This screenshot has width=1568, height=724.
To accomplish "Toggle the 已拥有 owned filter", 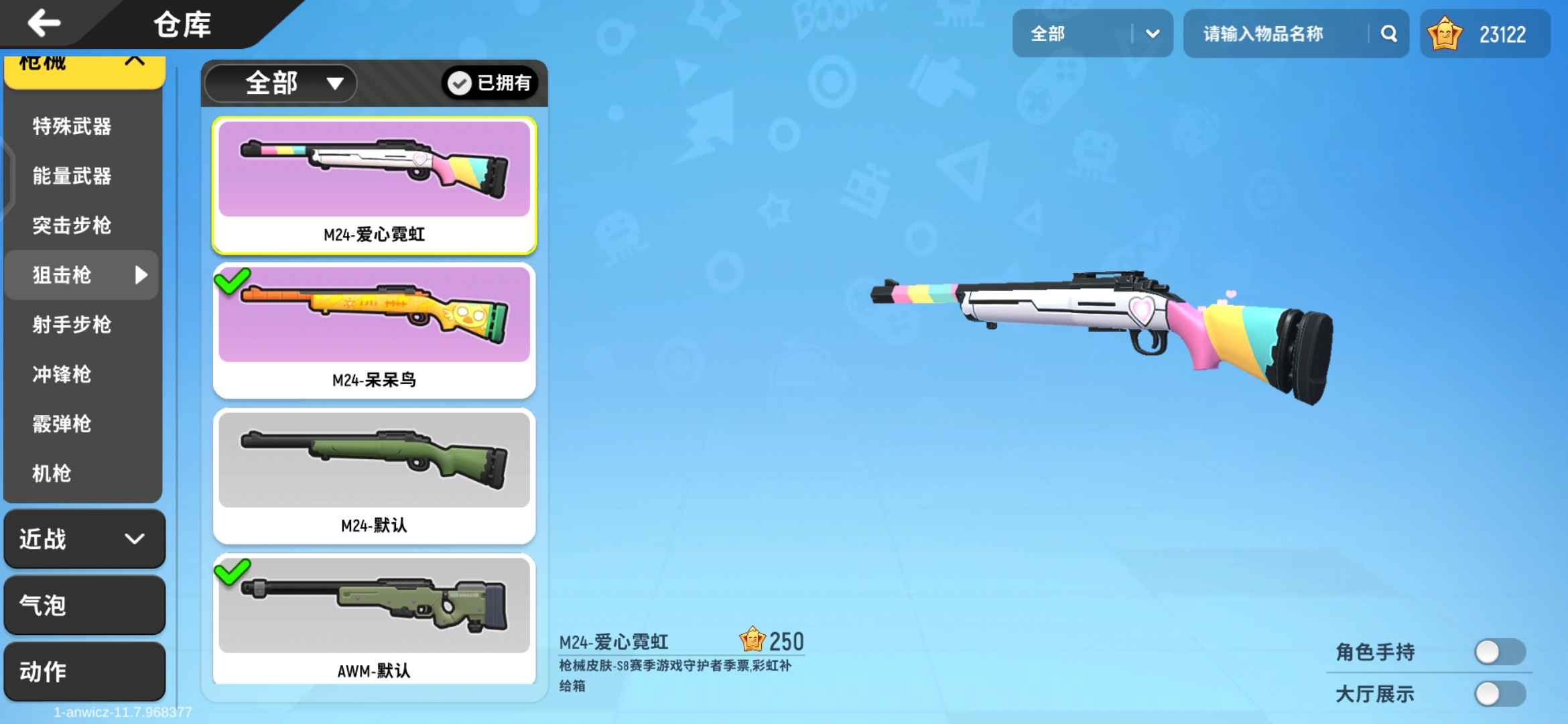I will 491,83.
